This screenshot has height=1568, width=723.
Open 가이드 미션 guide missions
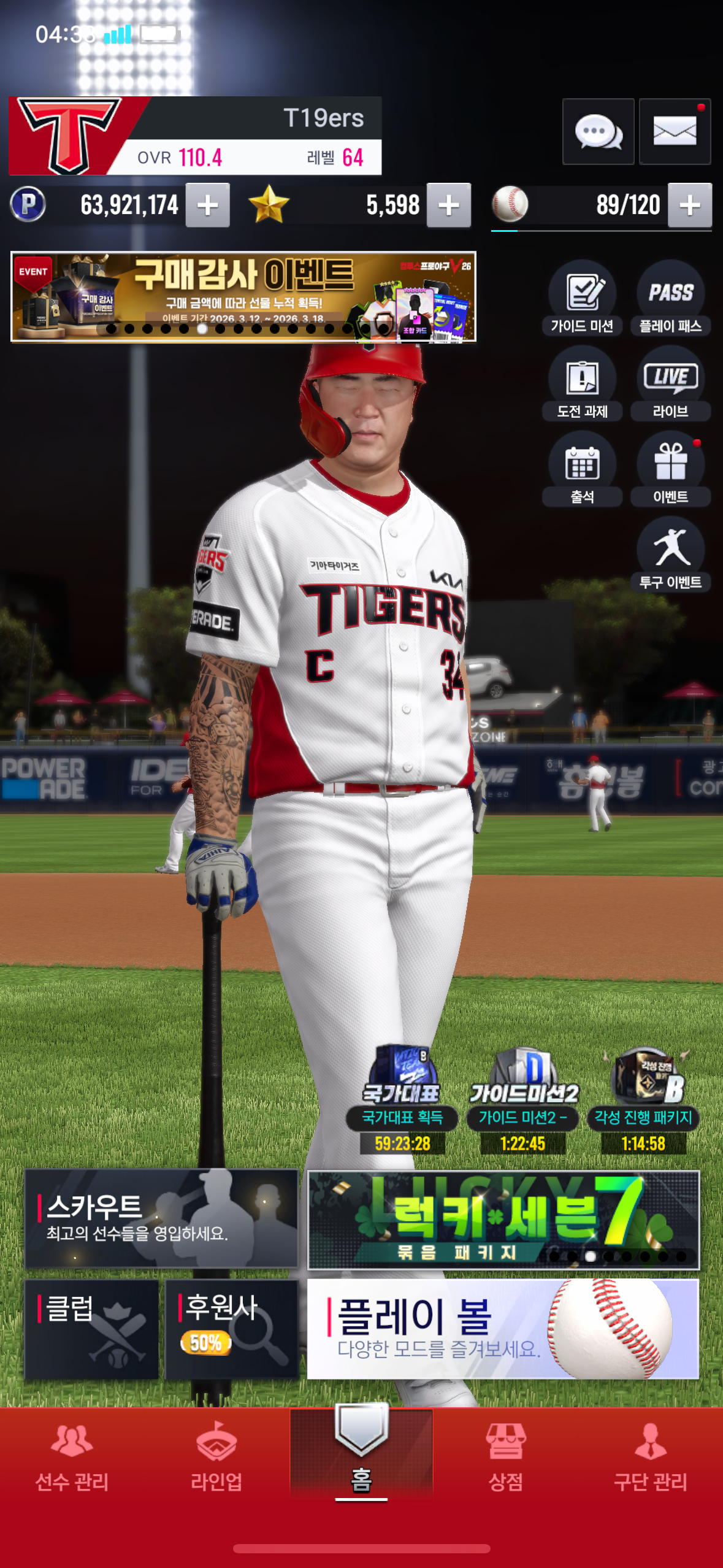tap(582, 298)
